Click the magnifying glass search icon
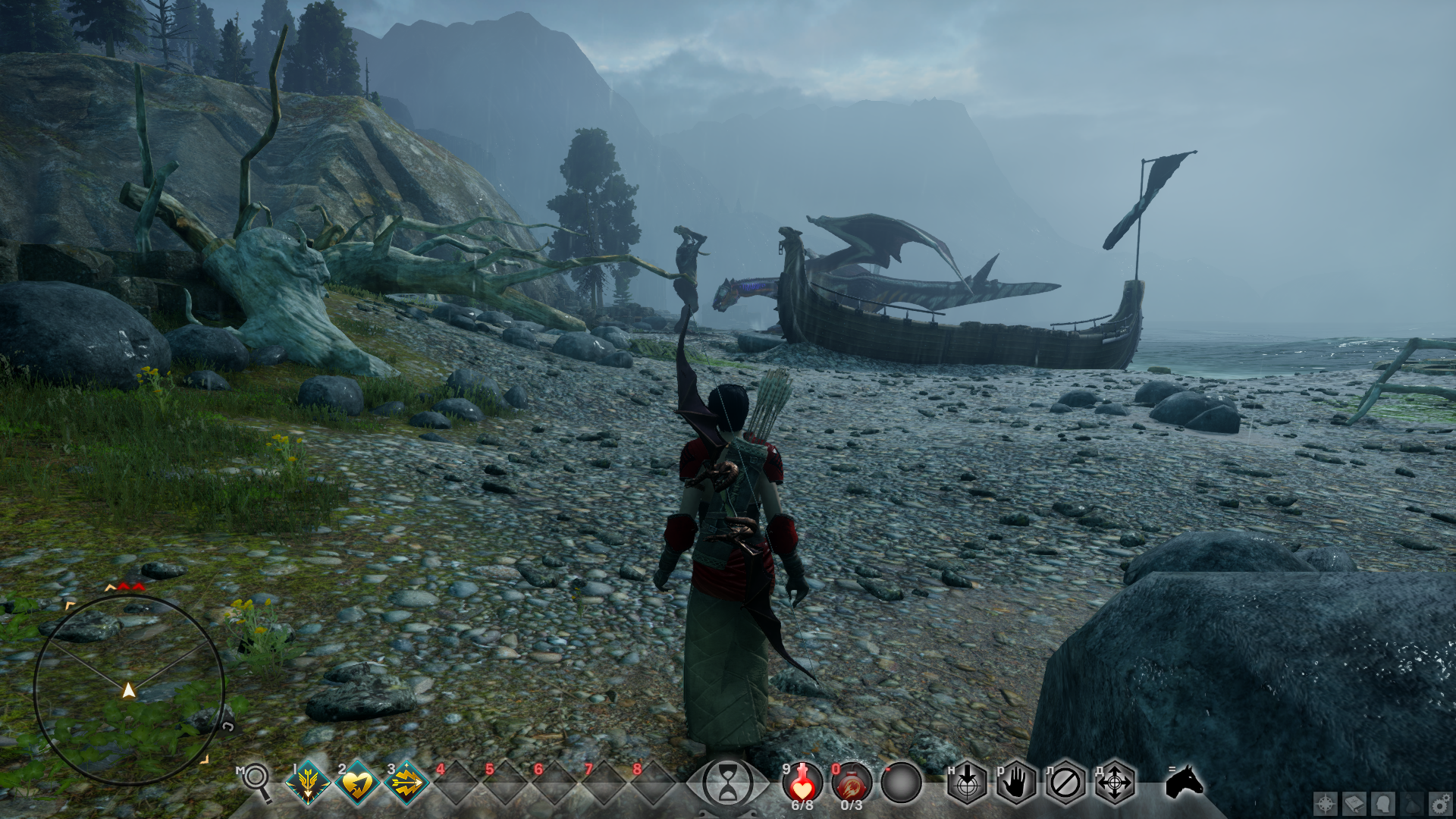 pyautogui.click(x=257, y=781)
